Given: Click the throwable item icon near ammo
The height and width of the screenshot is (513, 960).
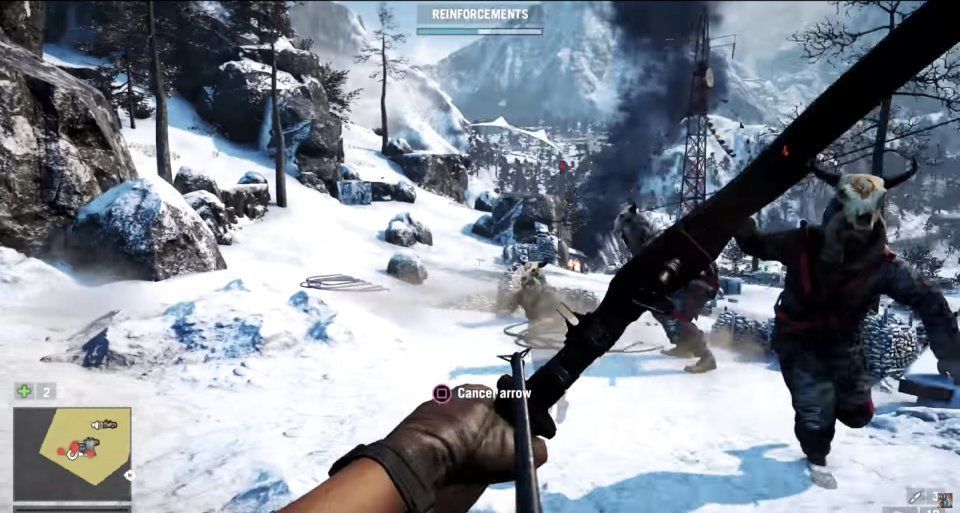Looking at the screenshot, I should 916,496.
